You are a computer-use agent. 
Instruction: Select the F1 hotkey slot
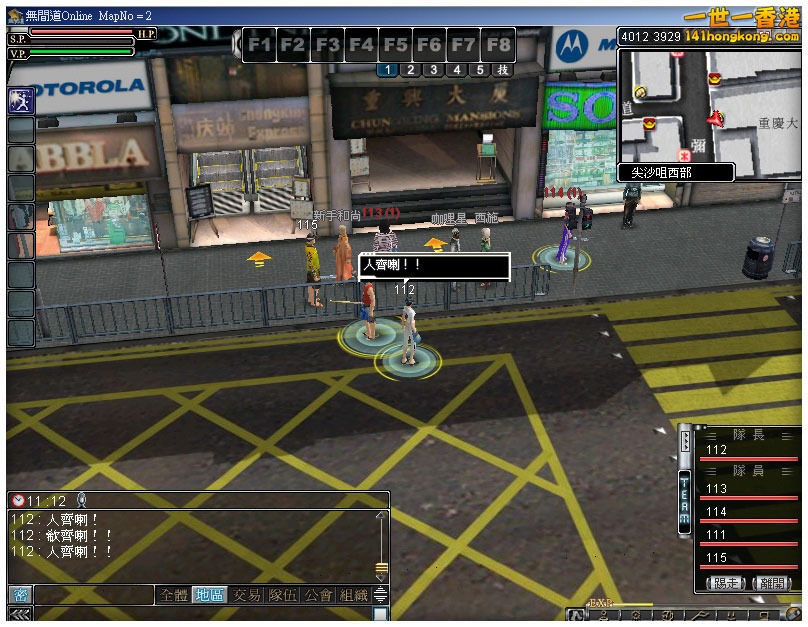tap(260, 45)
